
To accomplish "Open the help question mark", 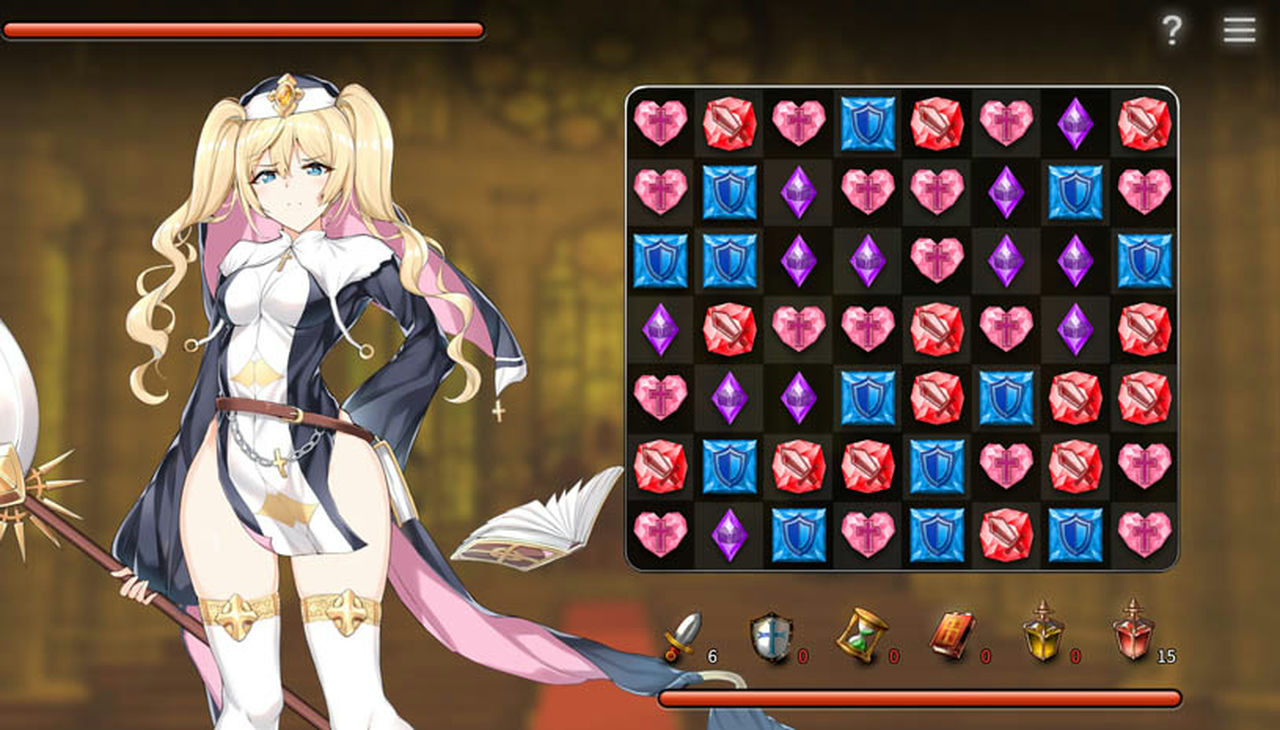I will pos(1172,30).
